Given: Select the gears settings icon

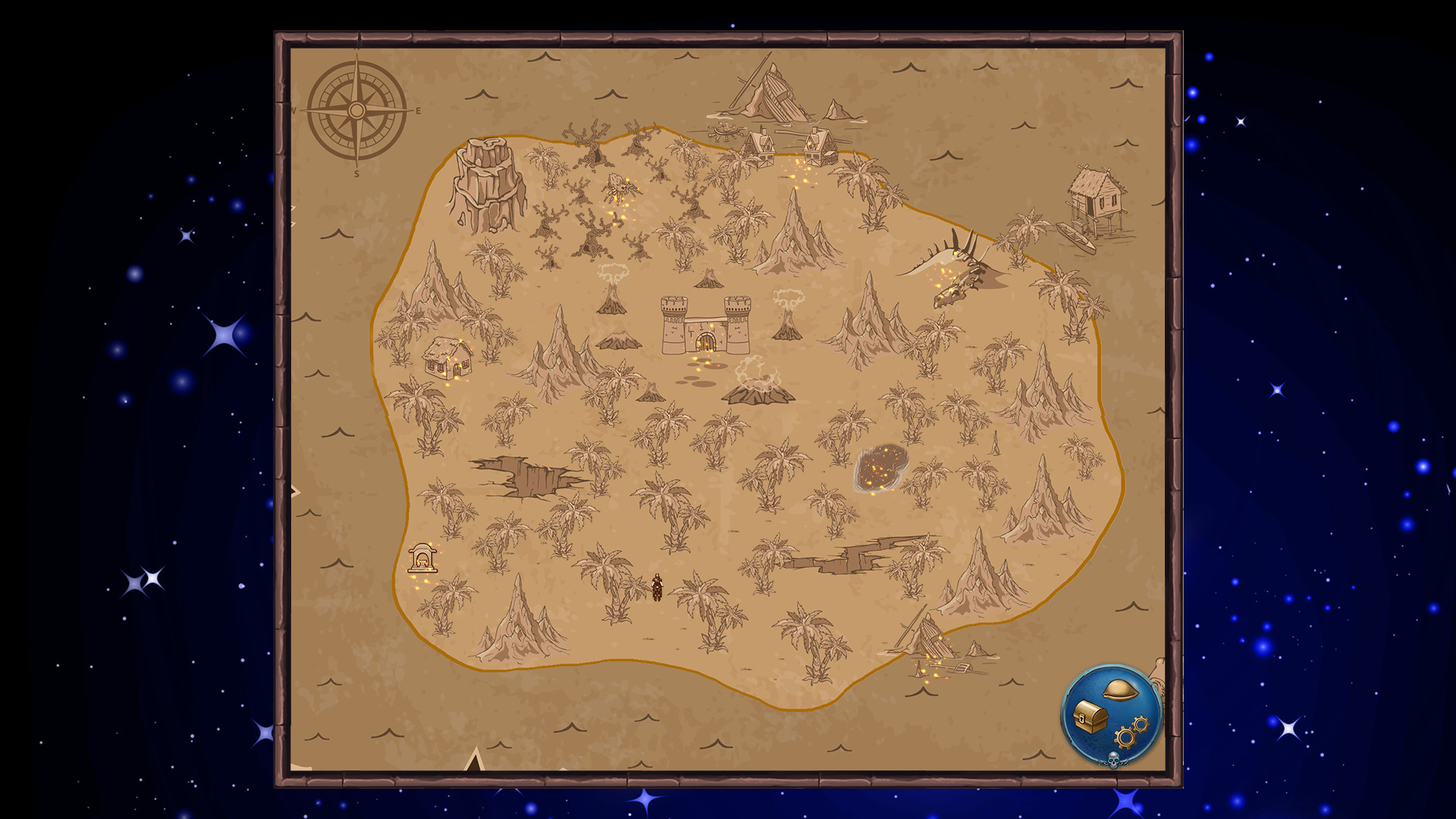Looking at the screenshot, I should point(1128,736).
